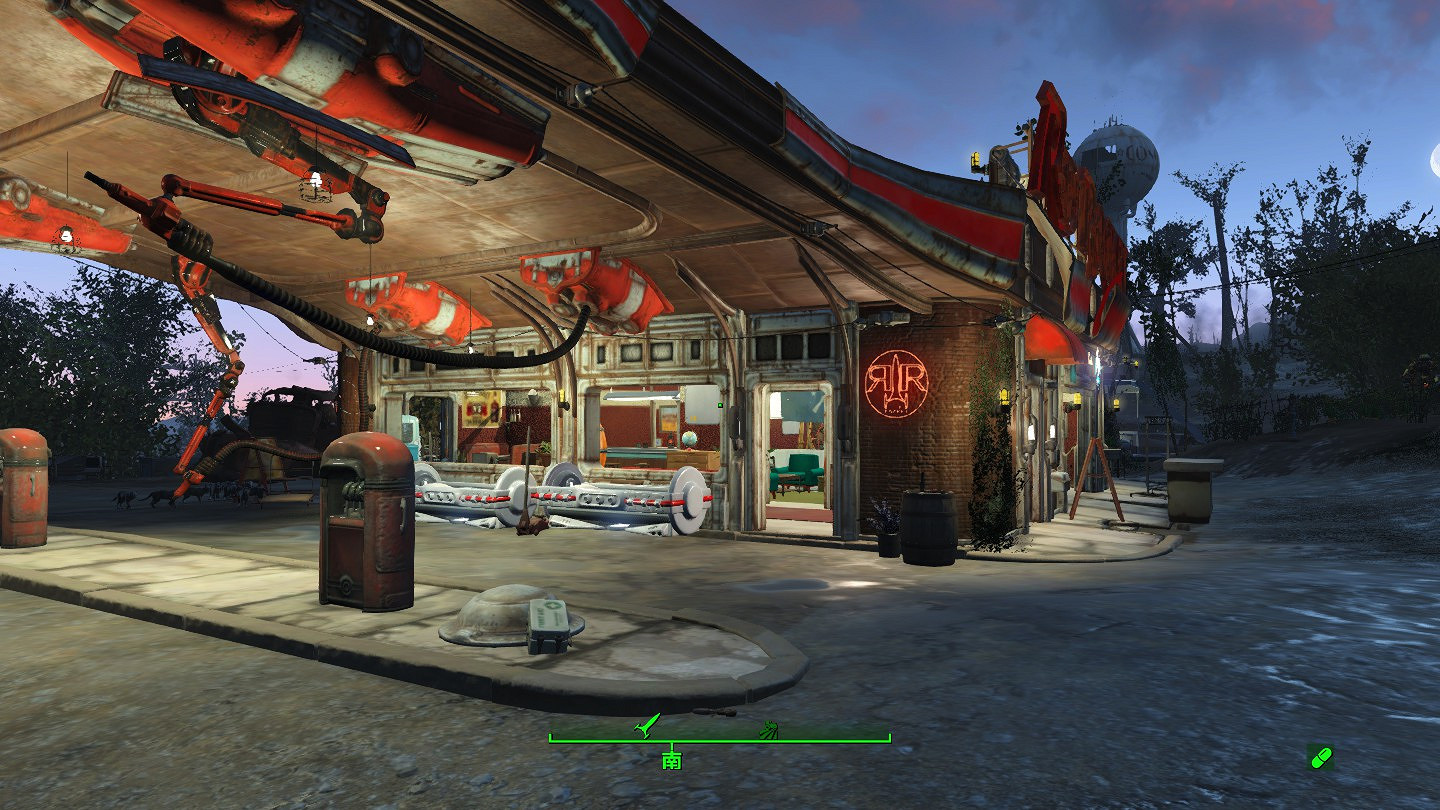Viewport: 1440px width, 810px height.
Task: Click the rocket location marker on the compass
Action: tap(648, 724)
